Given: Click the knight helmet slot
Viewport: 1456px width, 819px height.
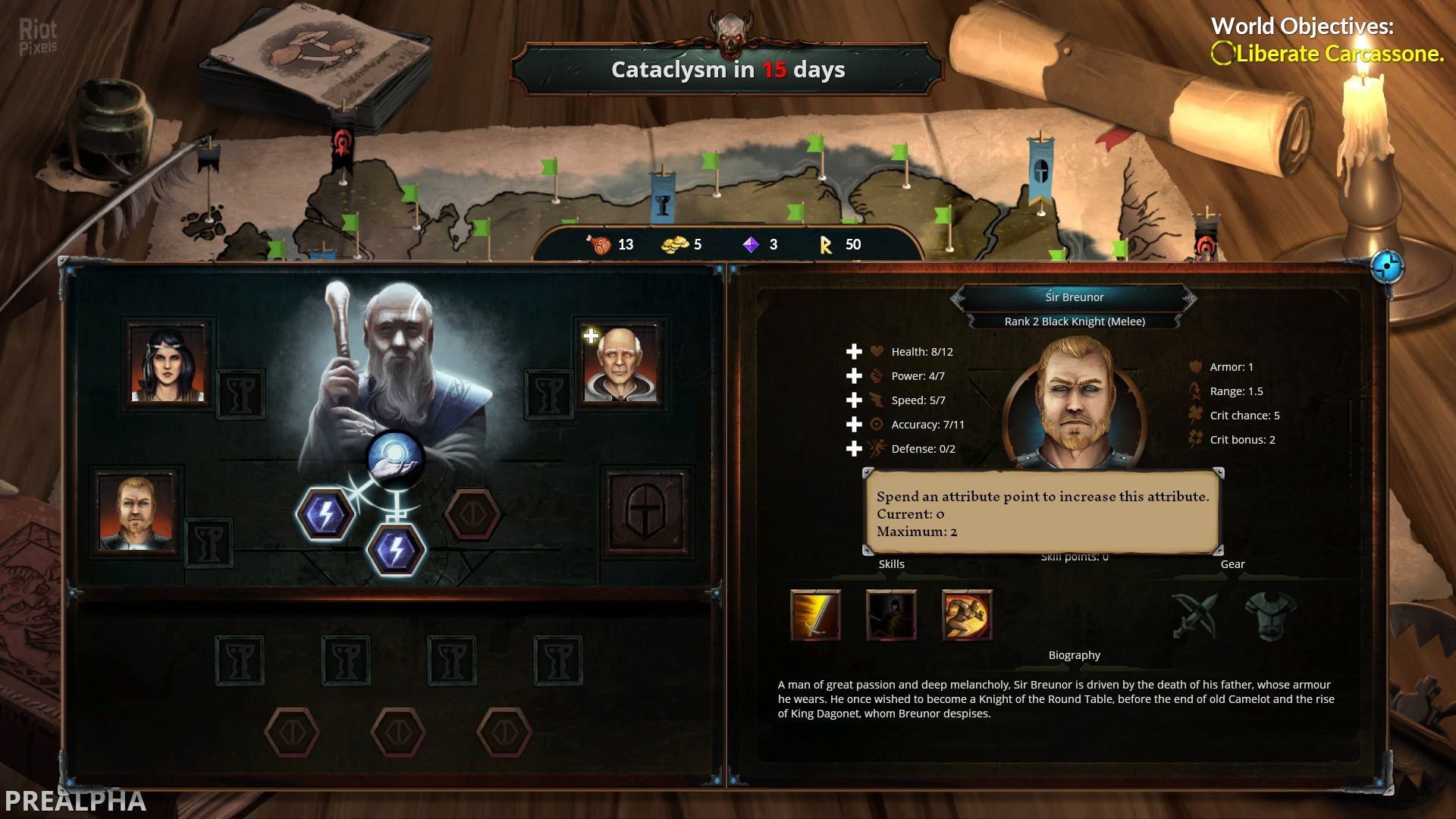Looking at the screenshot, I should [x=645, y=513].
